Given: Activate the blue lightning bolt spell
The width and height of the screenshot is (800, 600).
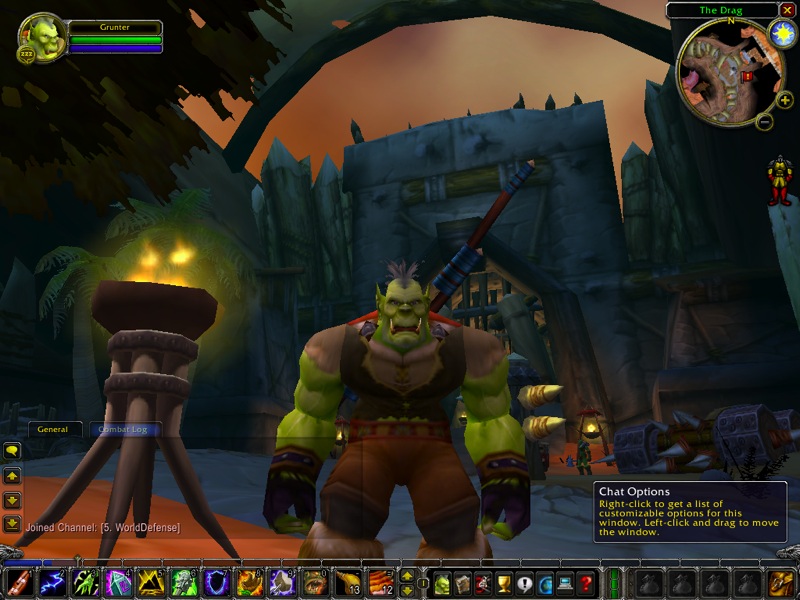Looking at the screenshot, I should (x=53, y=583).
